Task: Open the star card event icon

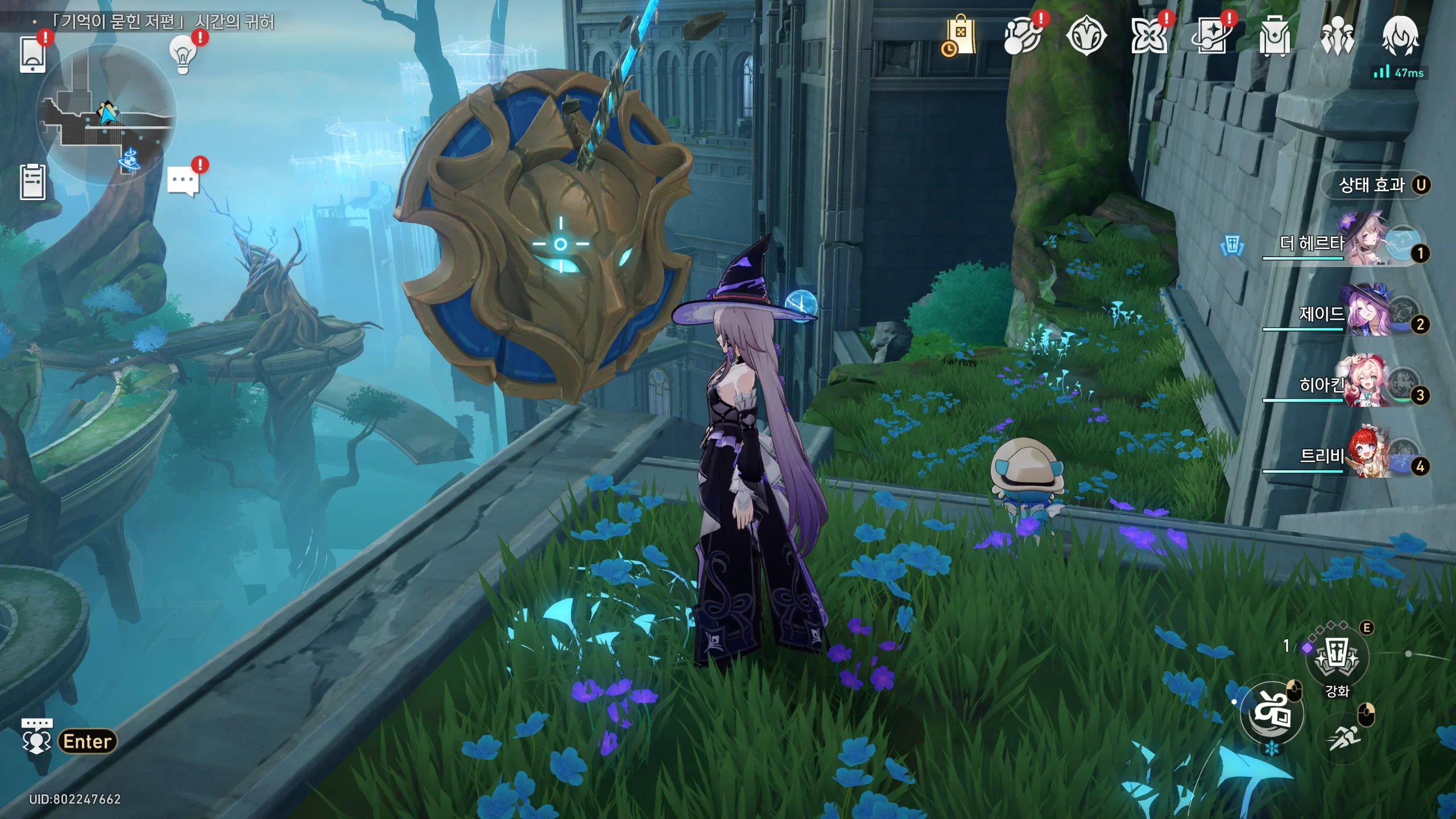Action: tap(1211, 36)
